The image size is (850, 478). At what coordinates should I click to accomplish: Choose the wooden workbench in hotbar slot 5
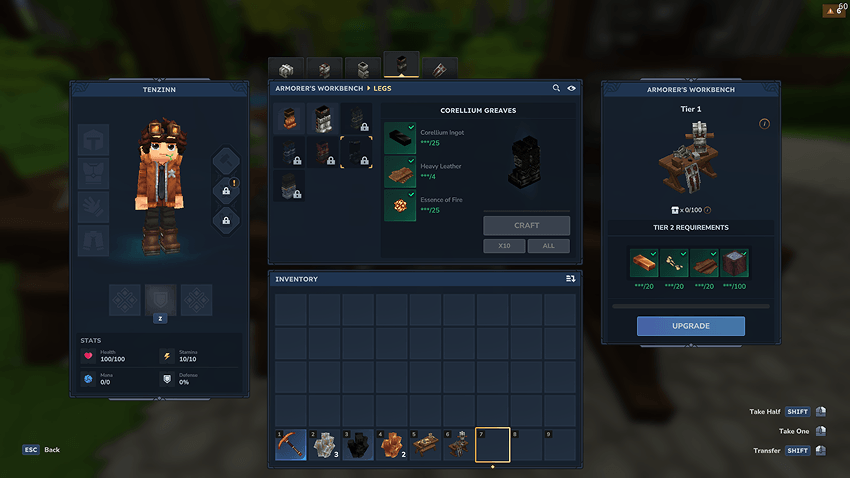point(425,445)
